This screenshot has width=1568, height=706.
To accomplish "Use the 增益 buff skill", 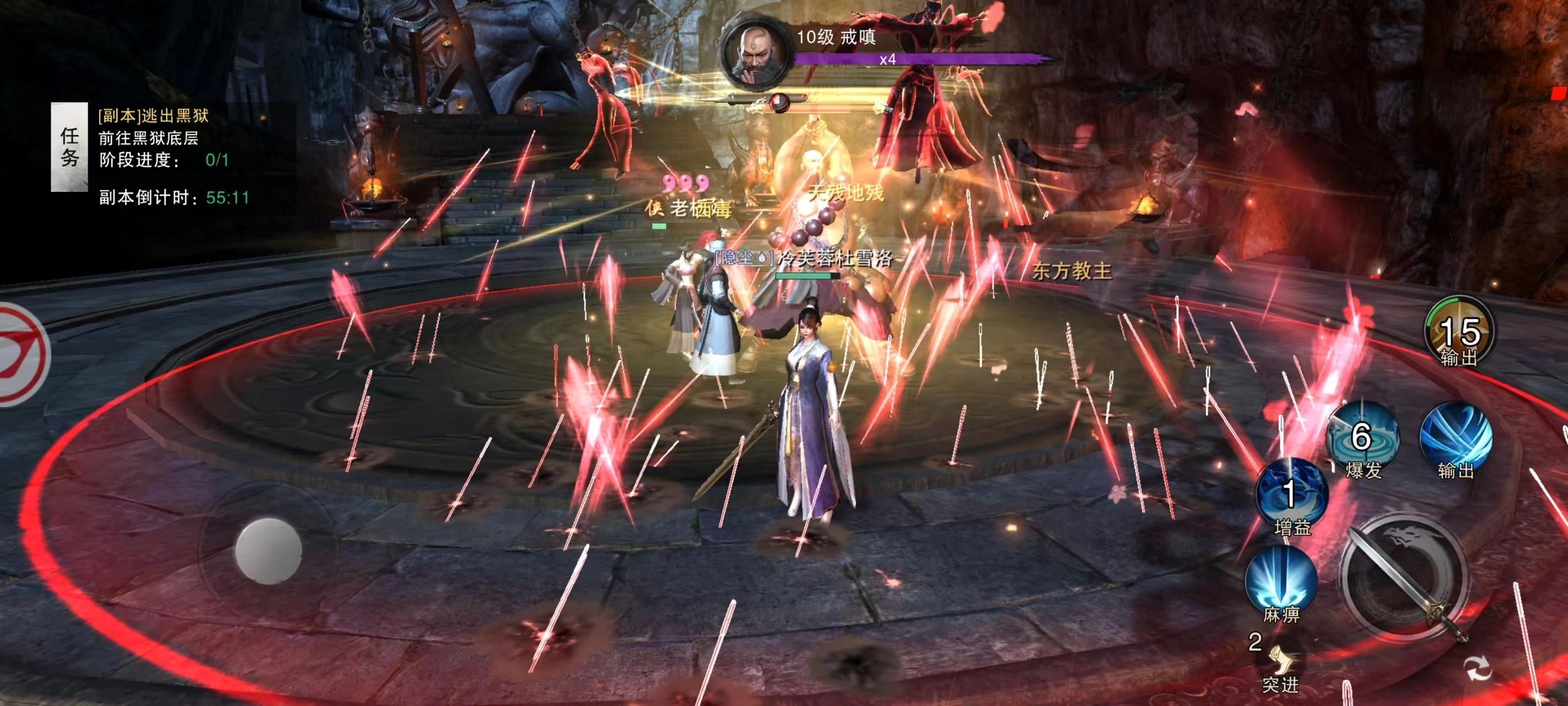I will [1292, 494].
